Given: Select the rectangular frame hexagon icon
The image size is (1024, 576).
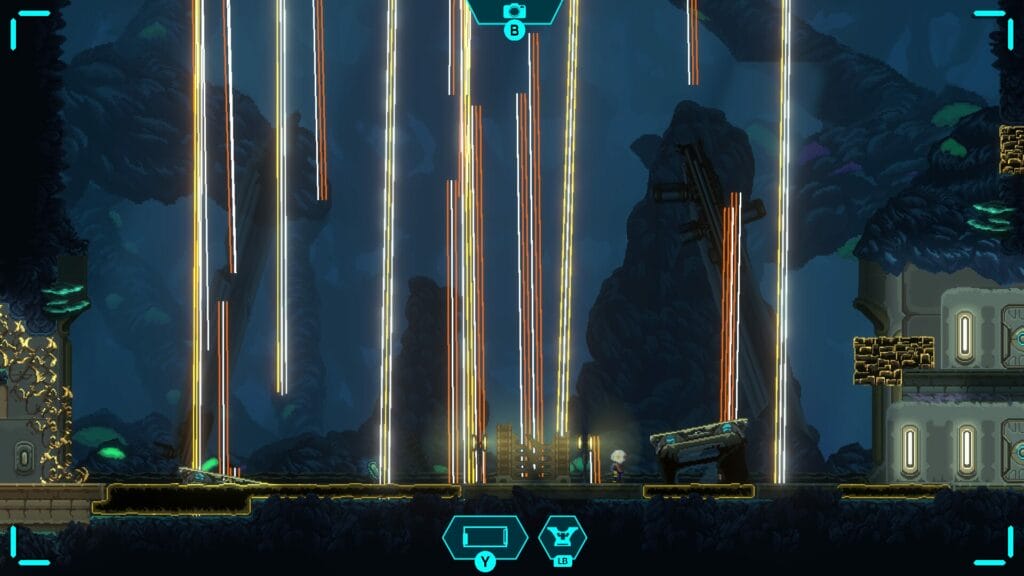Looking at the screenshot, I should coord(485,538).
